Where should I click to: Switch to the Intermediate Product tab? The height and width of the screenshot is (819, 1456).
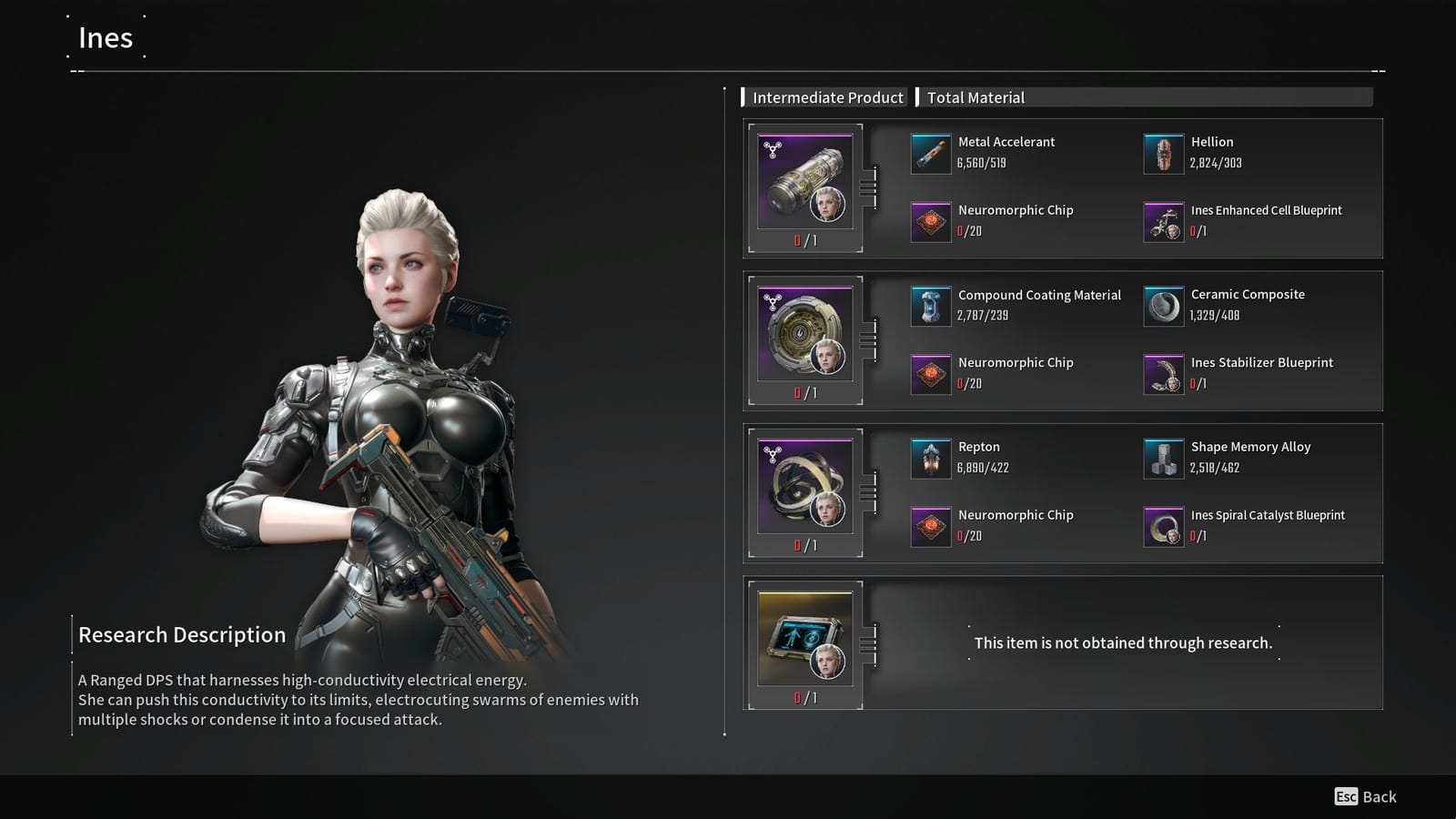tap(824, 97)
